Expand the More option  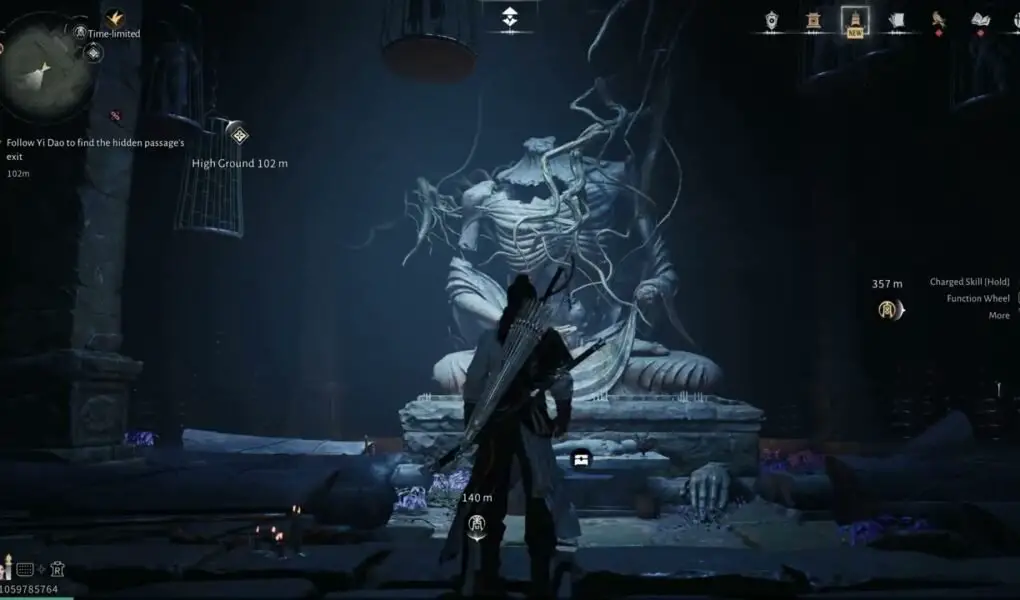pos(998,316)
